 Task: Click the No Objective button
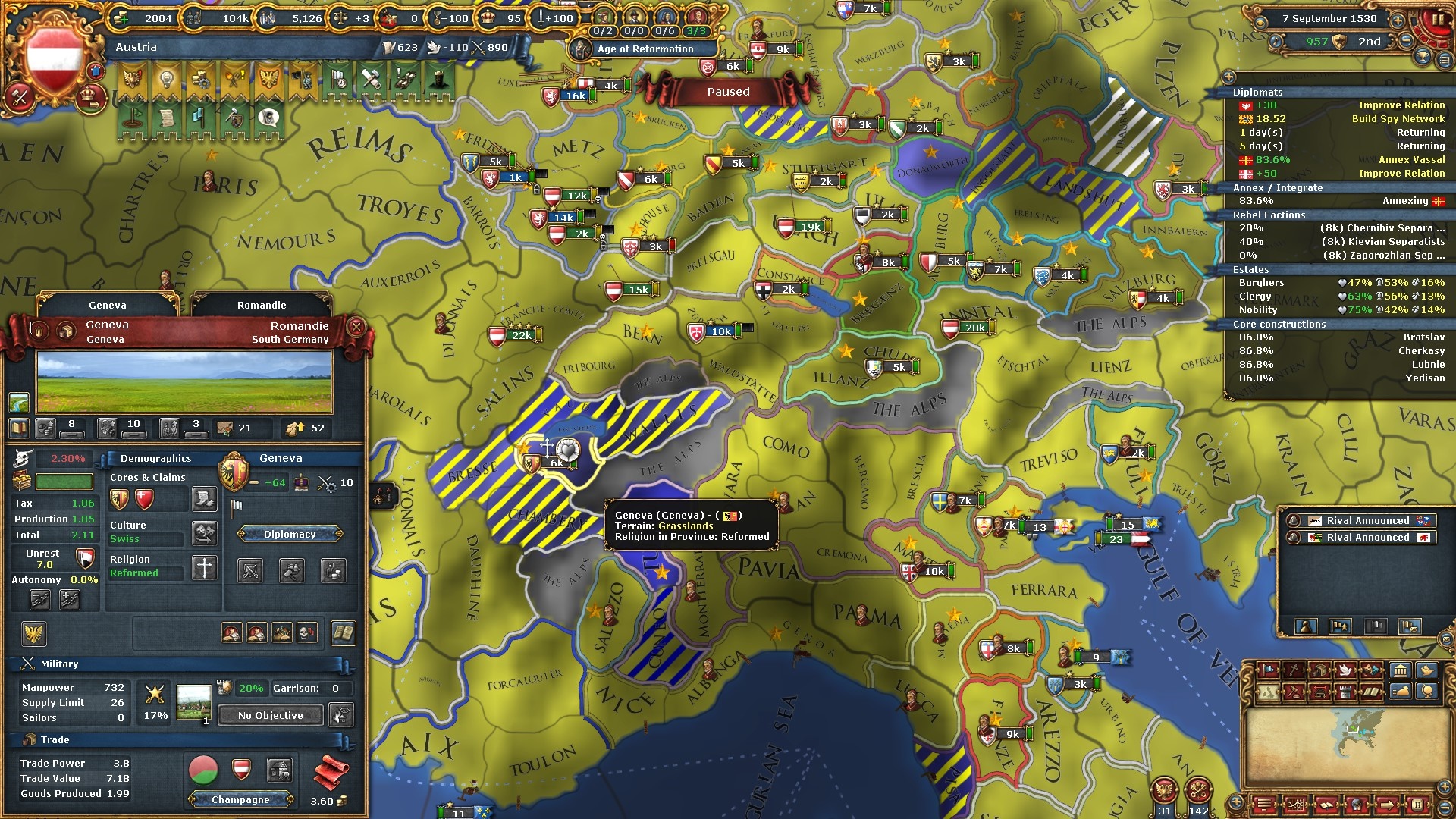tap(270, 715)
